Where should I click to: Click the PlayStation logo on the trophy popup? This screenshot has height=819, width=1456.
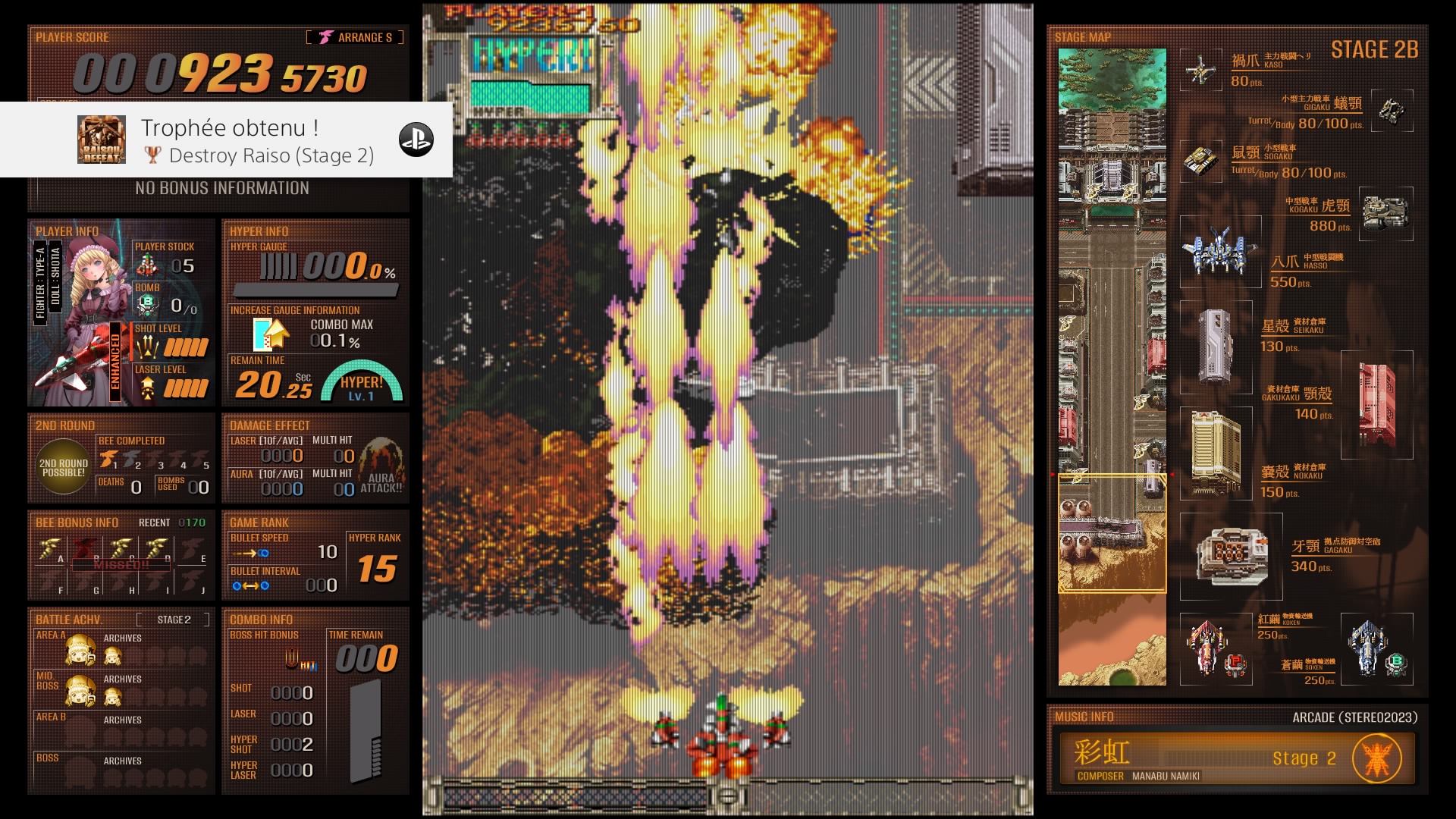pyautogui.click(x=416, y=140)
